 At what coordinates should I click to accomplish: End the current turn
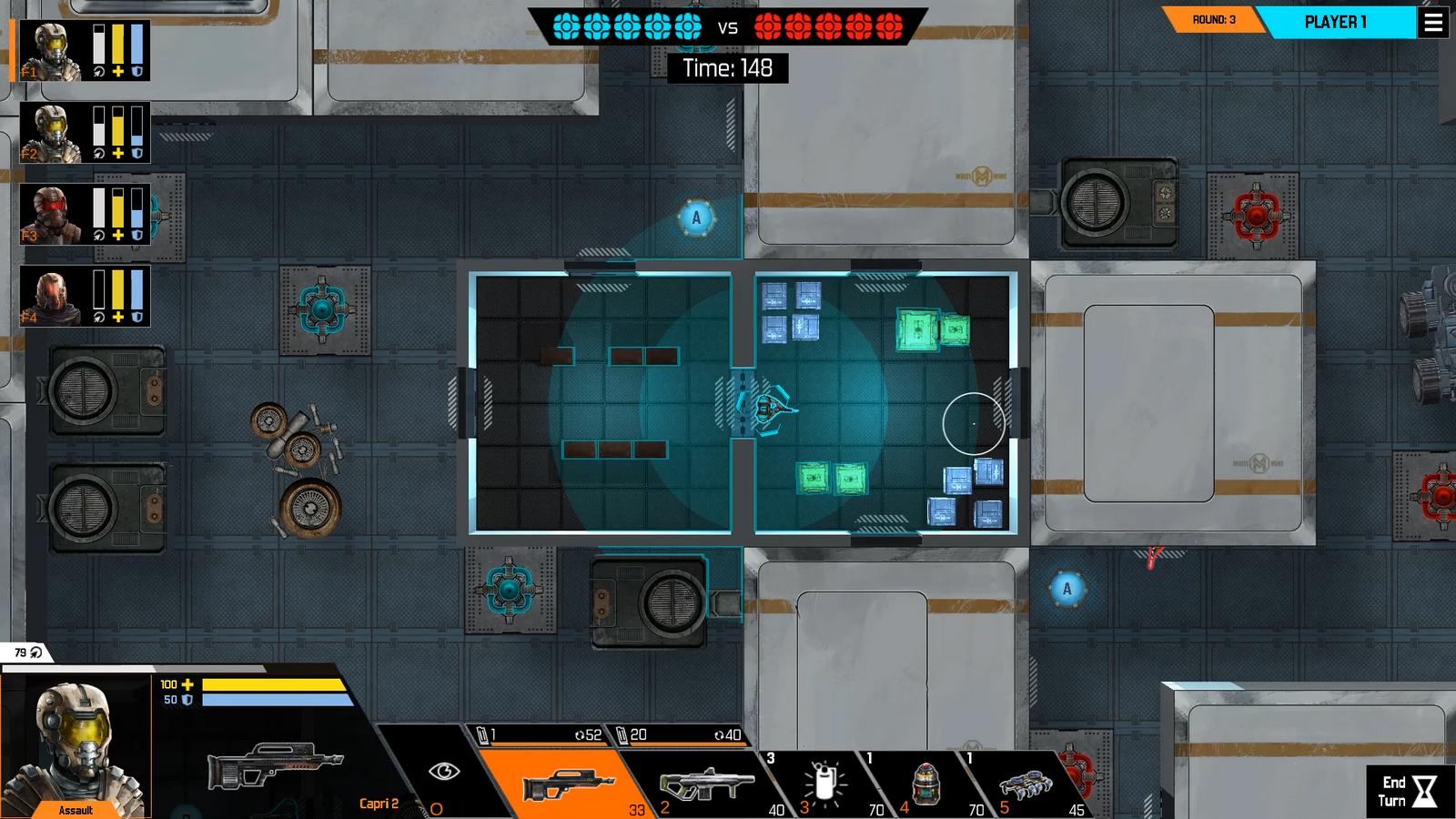1409,791
